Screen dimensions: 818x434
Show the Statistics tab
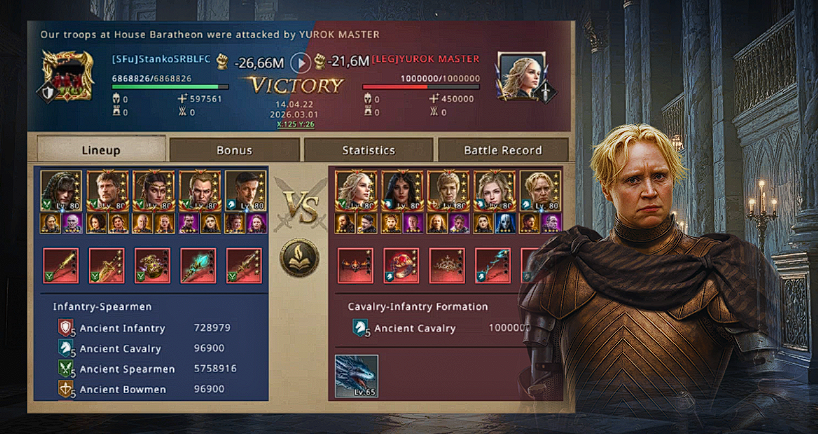(368, 150)
